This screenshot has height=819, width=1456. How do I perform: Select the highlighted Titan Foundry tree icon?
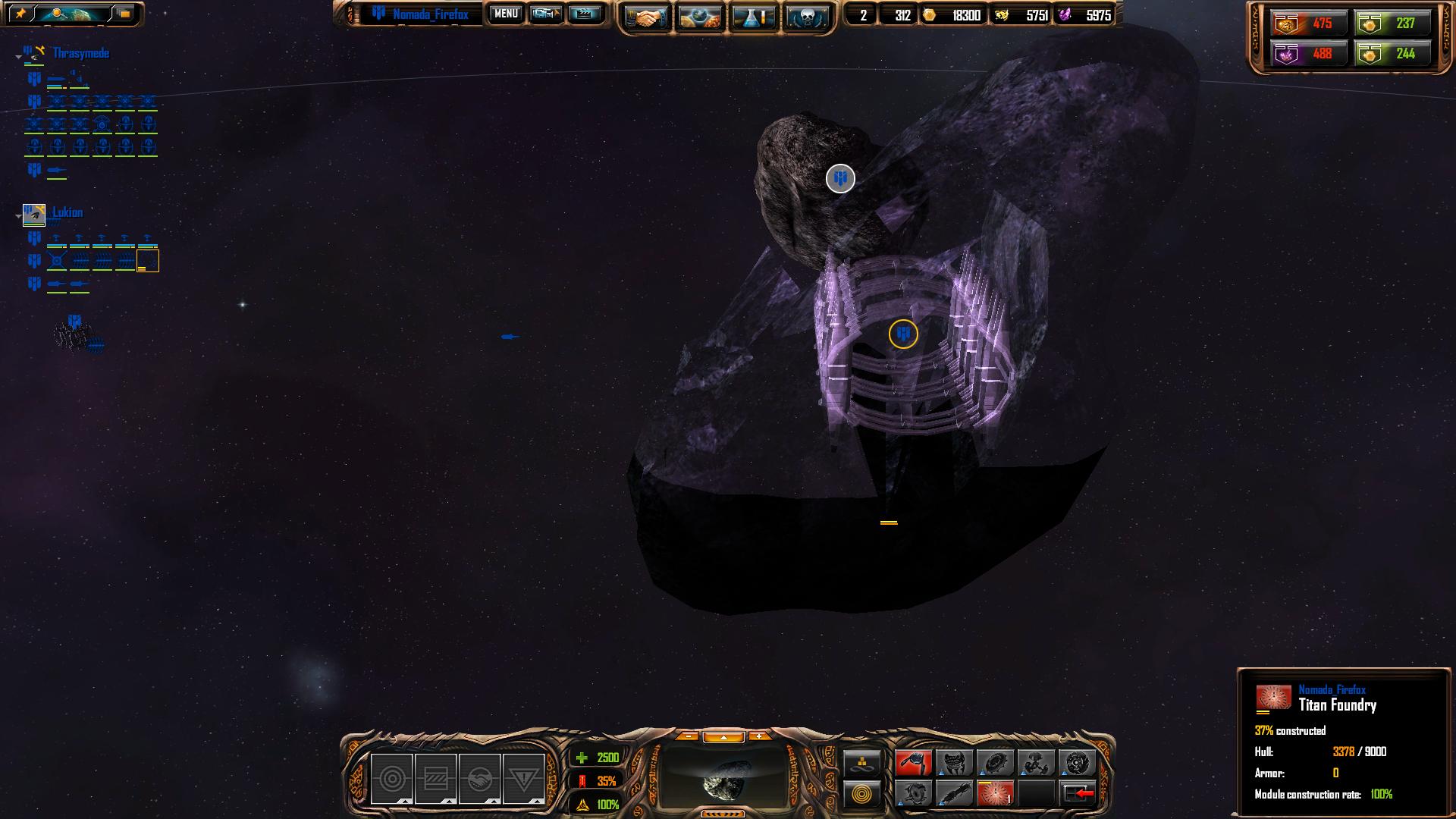(147, 262)
